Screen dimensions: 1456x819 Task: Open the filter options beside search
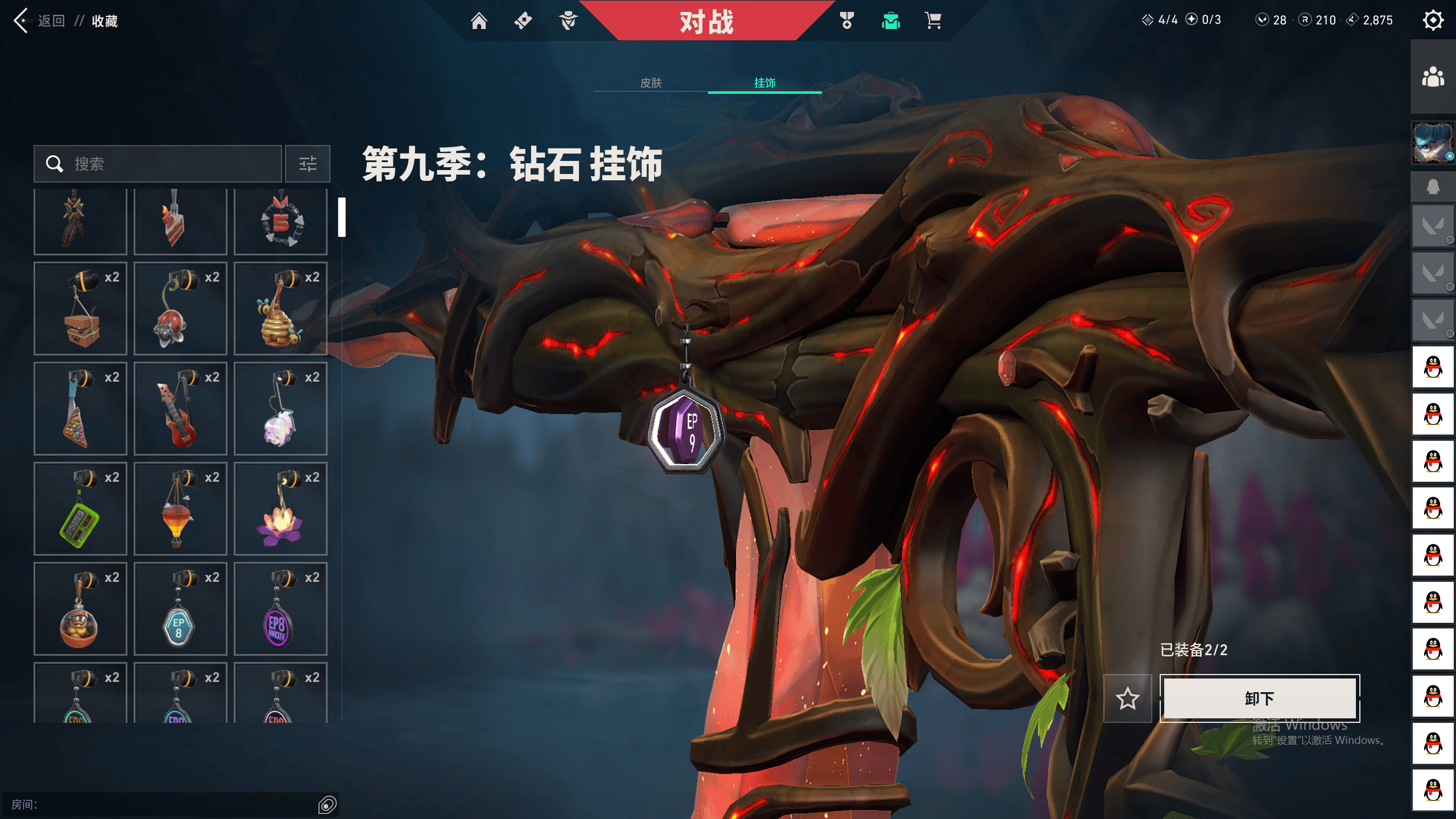308,164
